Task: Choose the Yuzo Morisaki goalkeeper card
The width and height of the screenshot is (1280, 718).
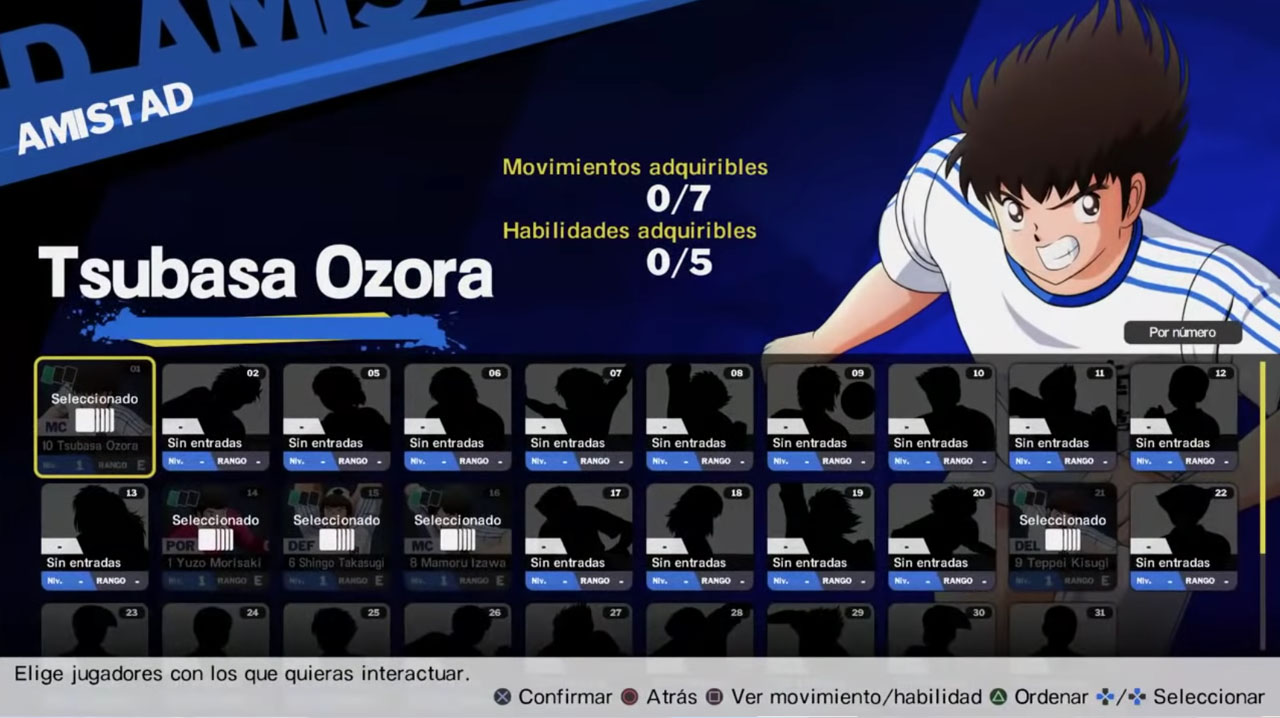Action: point(216,537)
